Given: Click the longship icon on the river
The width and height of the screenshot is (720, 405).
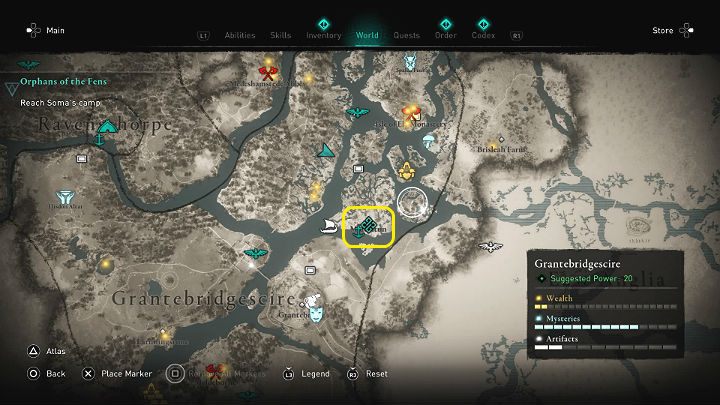Looking at the screenshot, I should [x=327, y=227].
